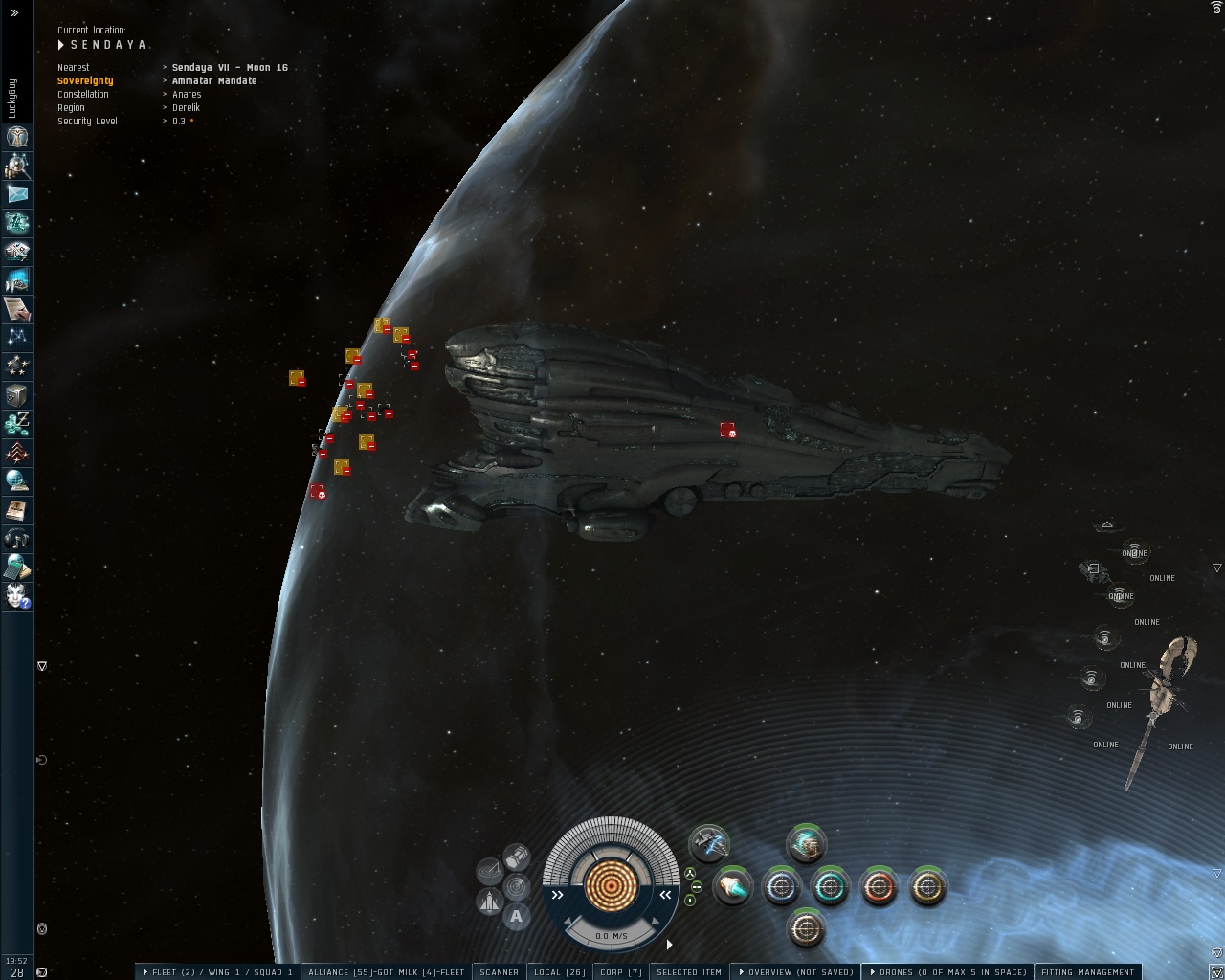Switch to the Alliance chat channel tab
This screenshot has width=1225, height=980.
(x=386, y=971)
